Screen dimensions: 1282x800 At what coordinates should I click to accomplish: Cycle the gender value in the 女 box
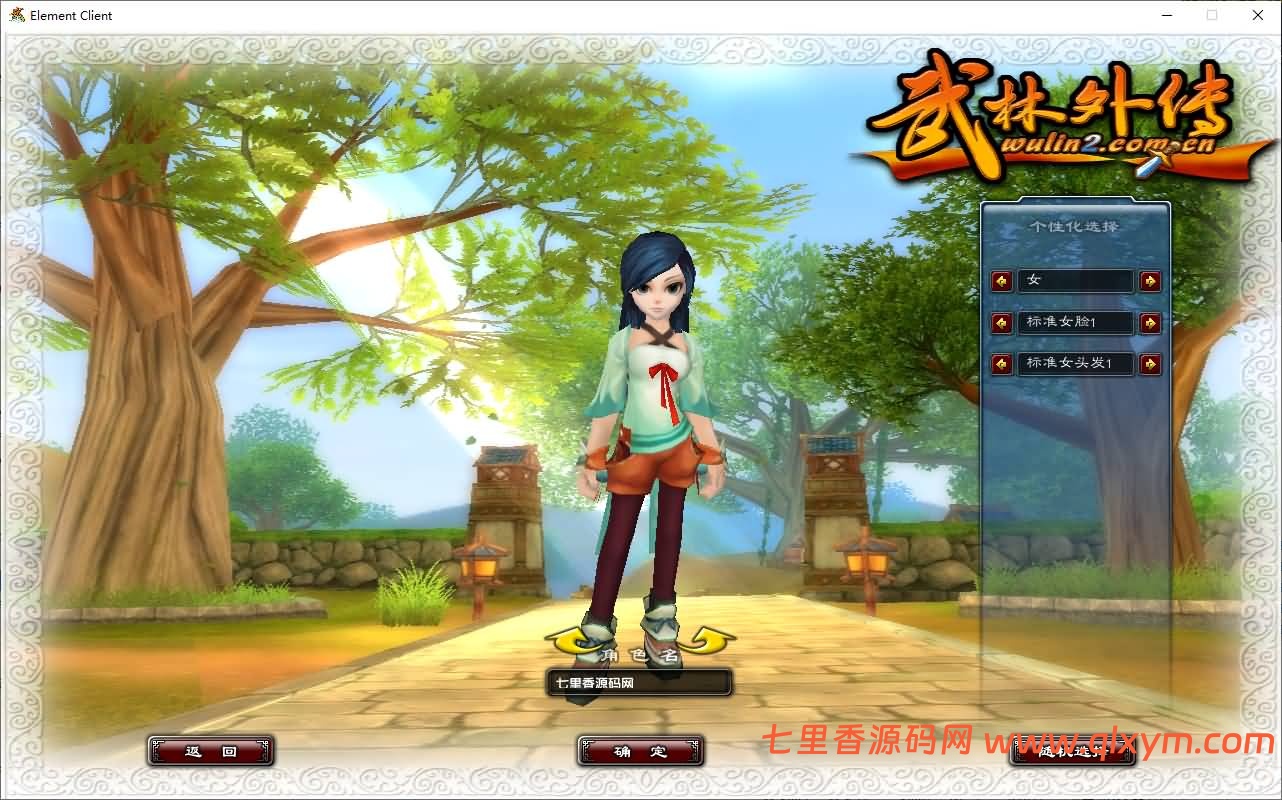[1075, 281]
